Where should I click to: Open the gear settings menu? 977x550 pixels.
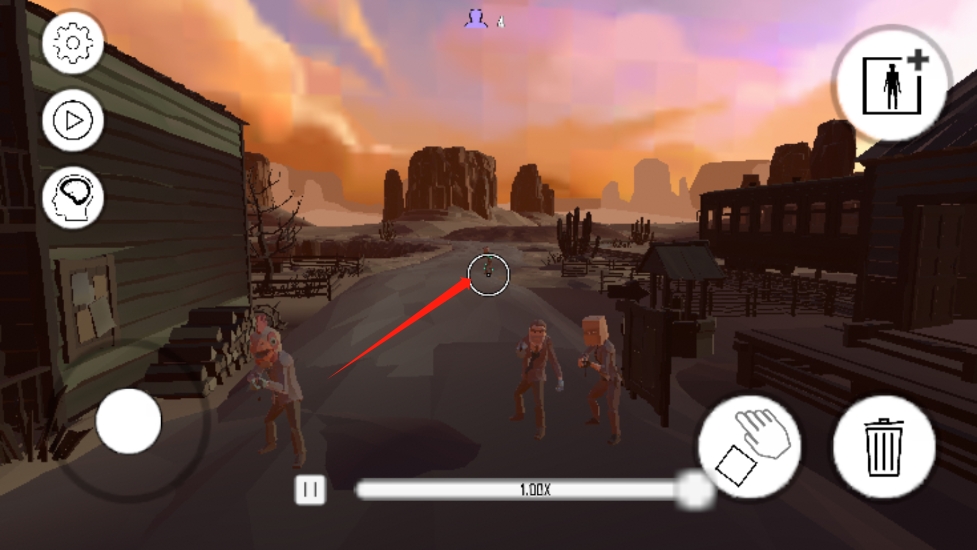pos(73,44)
